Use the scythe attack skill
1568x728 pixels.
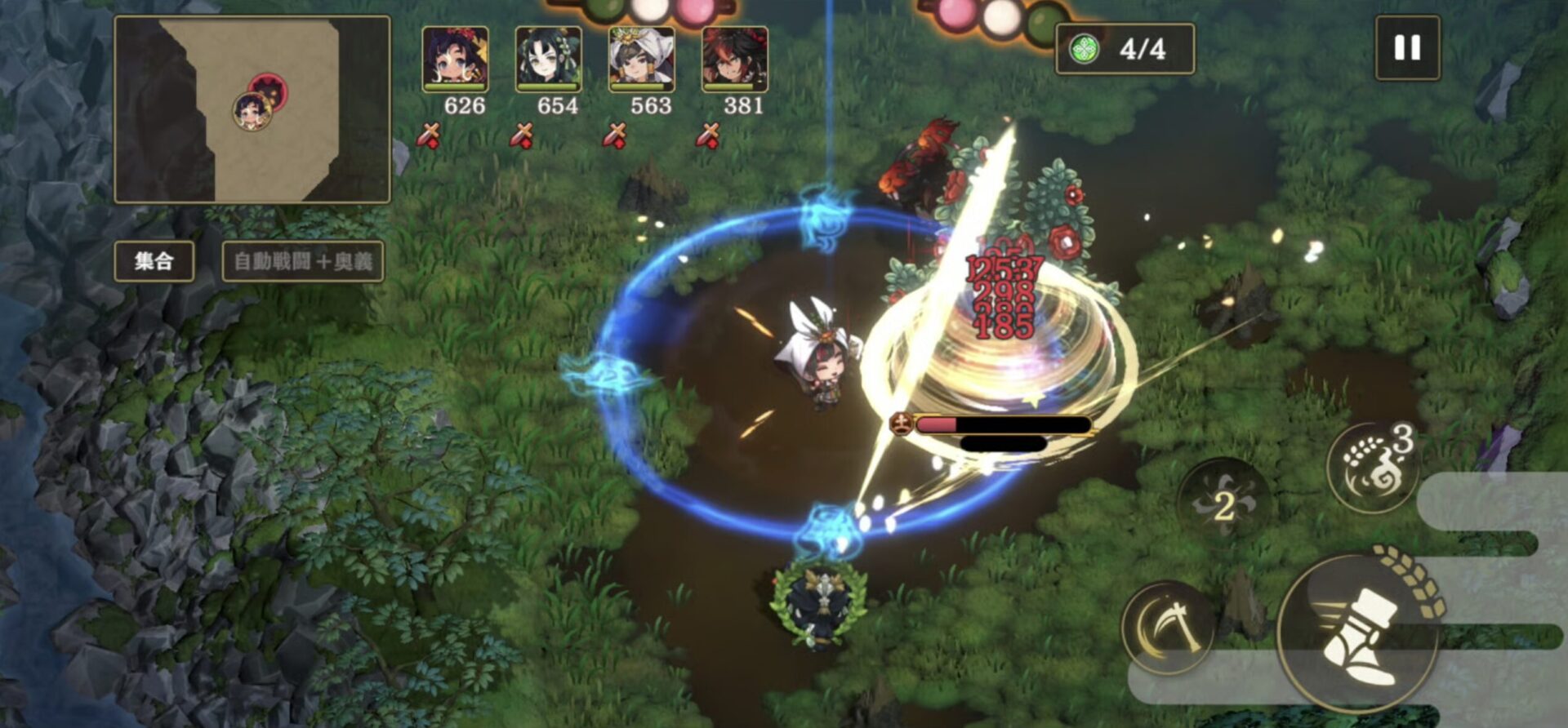point(1169,627)
